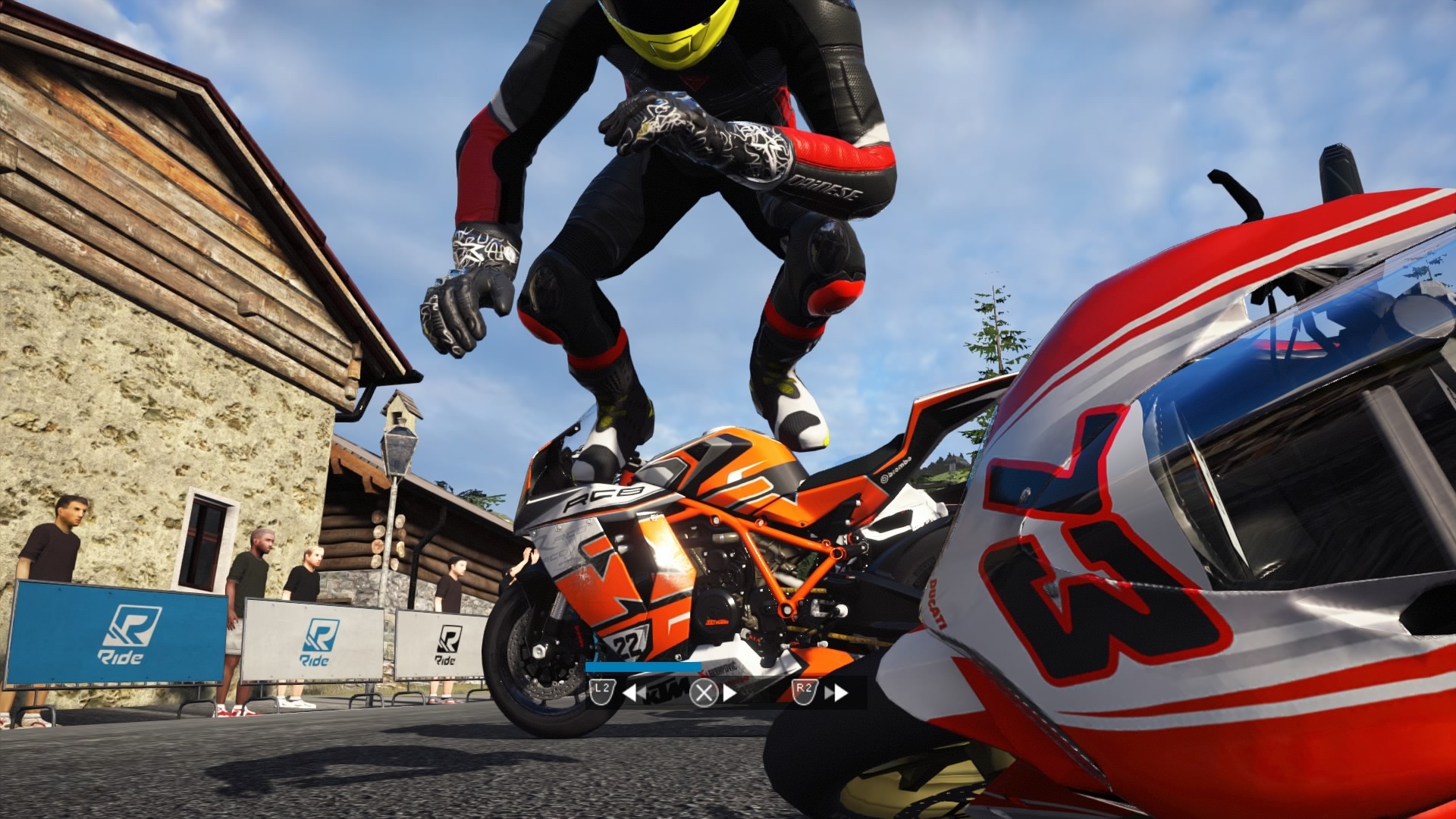The height and width of the screenshot is (819, 1456).
Task: Click the number 22 plate on the KTM
Action: (x=626, y=642)
